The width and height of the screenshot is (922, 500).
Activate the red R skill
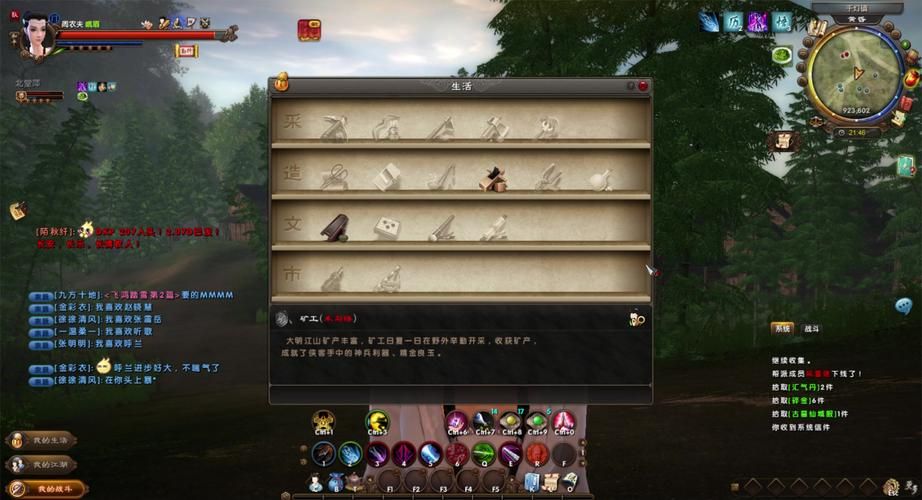[538, 454]
